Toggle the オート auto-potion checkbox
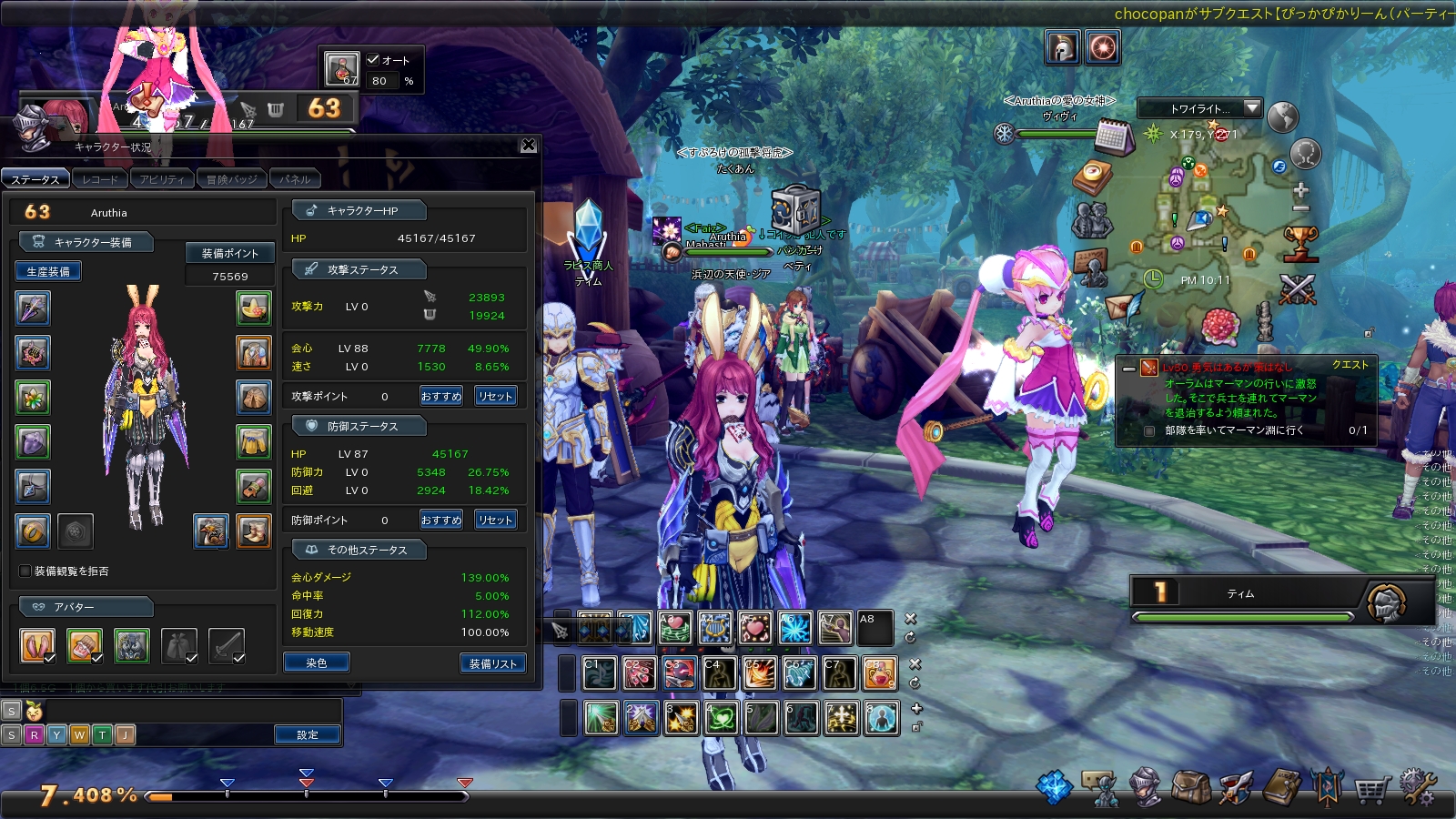Screen dimensions: 1456x819 [x=373, y=60]
